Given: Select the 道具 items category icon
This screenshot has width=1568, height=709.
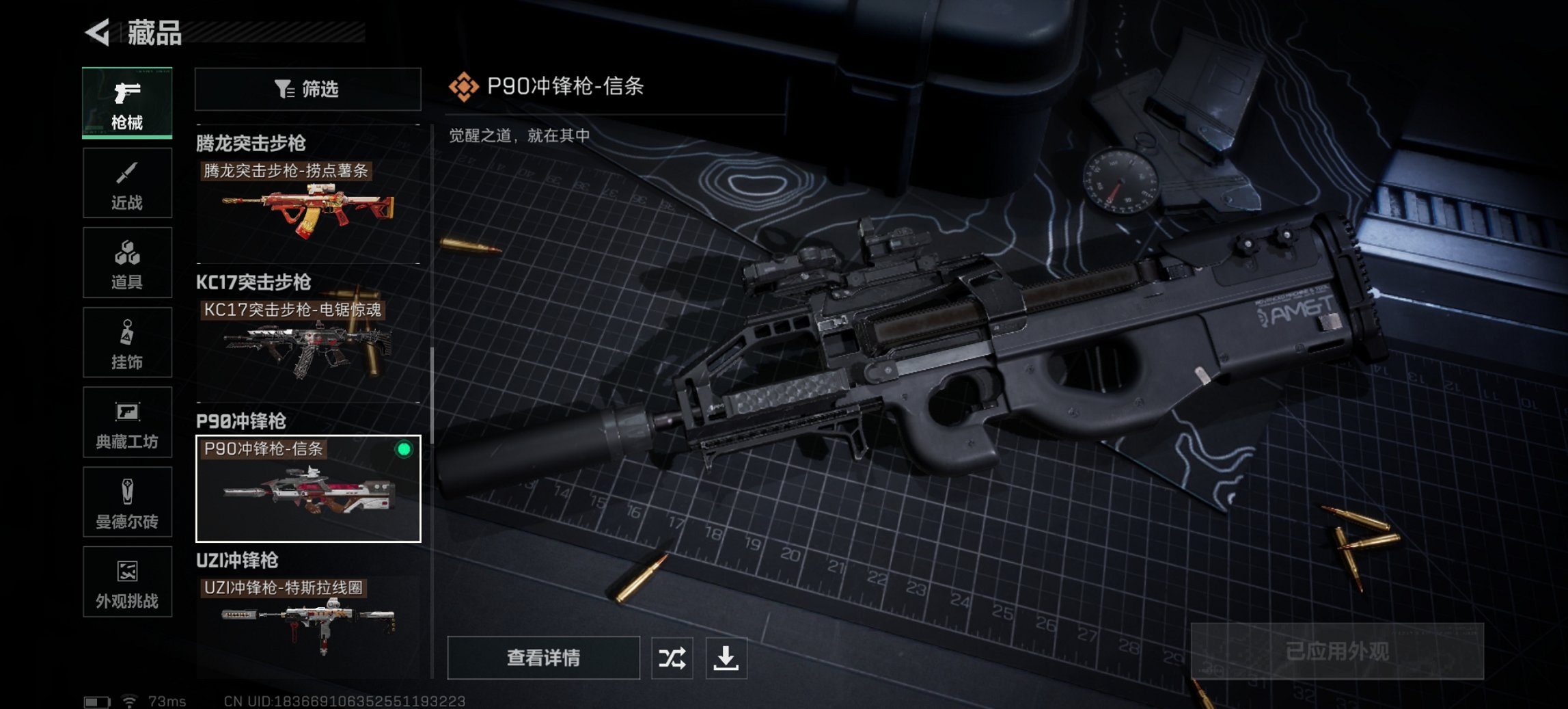Looking at the screenshot, I should tap(127, 262).
